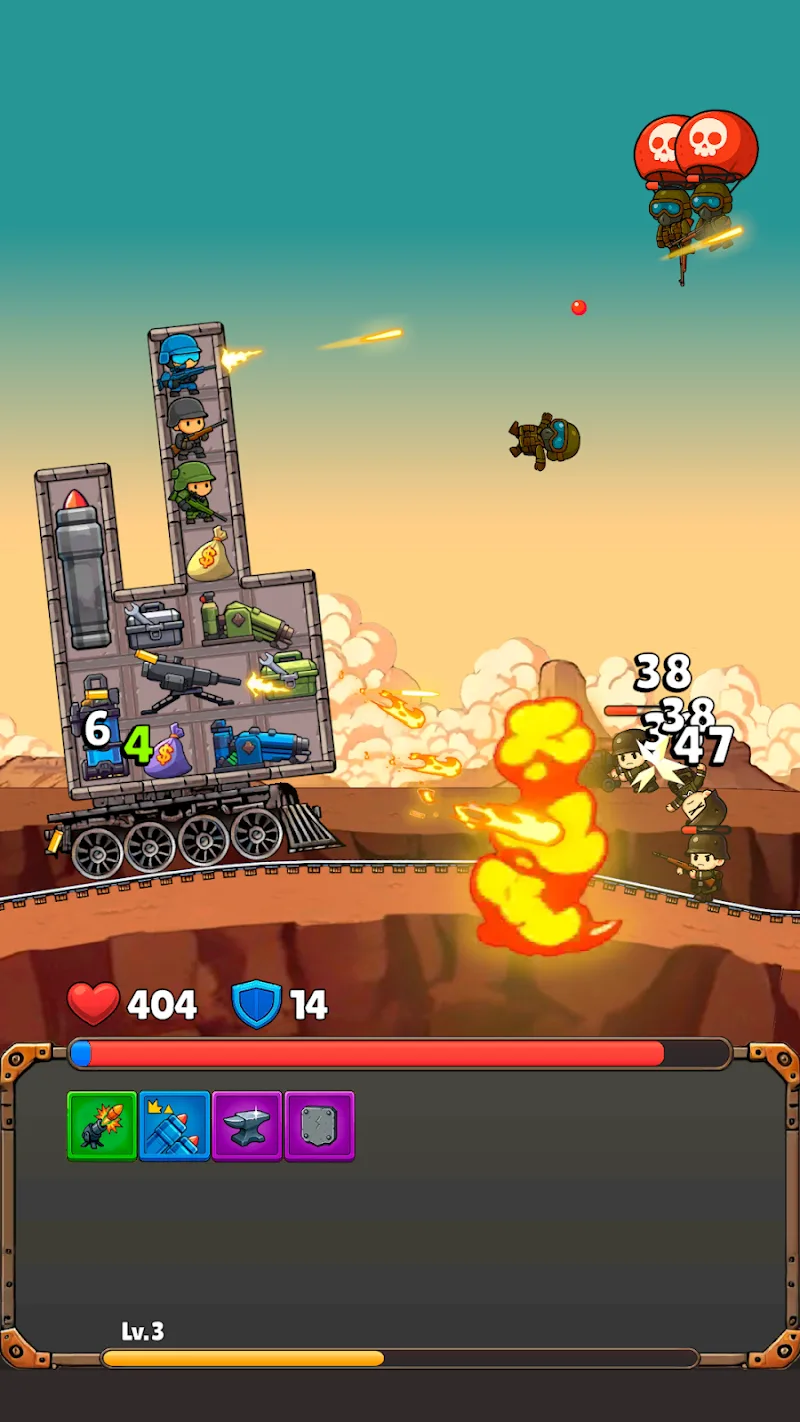800x1422 pixels.
Task: Select the blue cannon slot
Action: (262, 745)
